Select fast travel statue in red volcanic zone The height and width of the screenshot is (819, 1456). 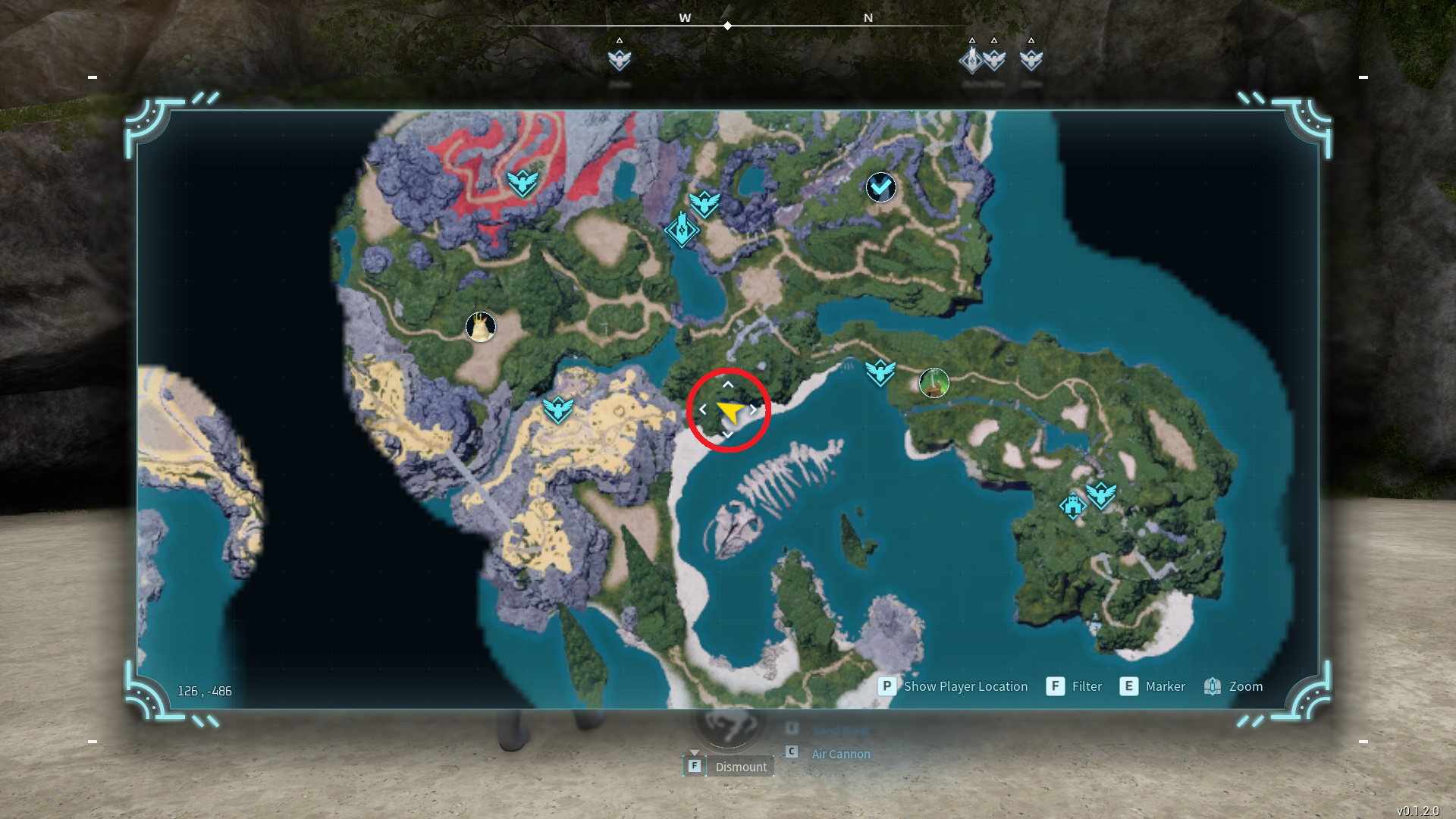click(522, 182)
